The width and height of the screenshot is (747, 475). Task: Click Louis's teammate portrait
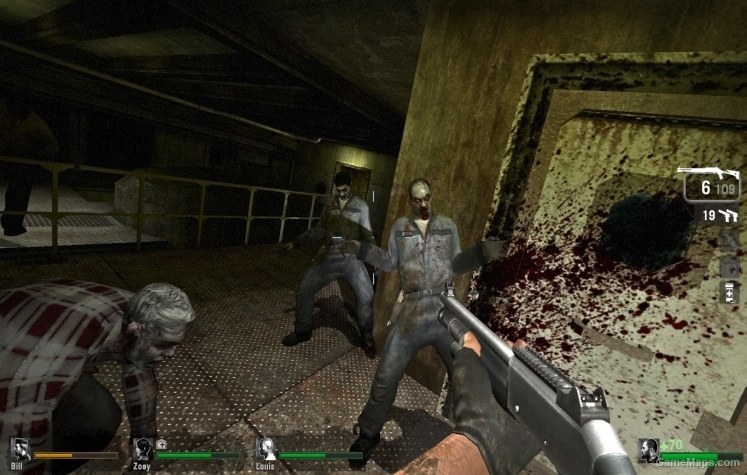pyautogui.click(x=266, y=449)
